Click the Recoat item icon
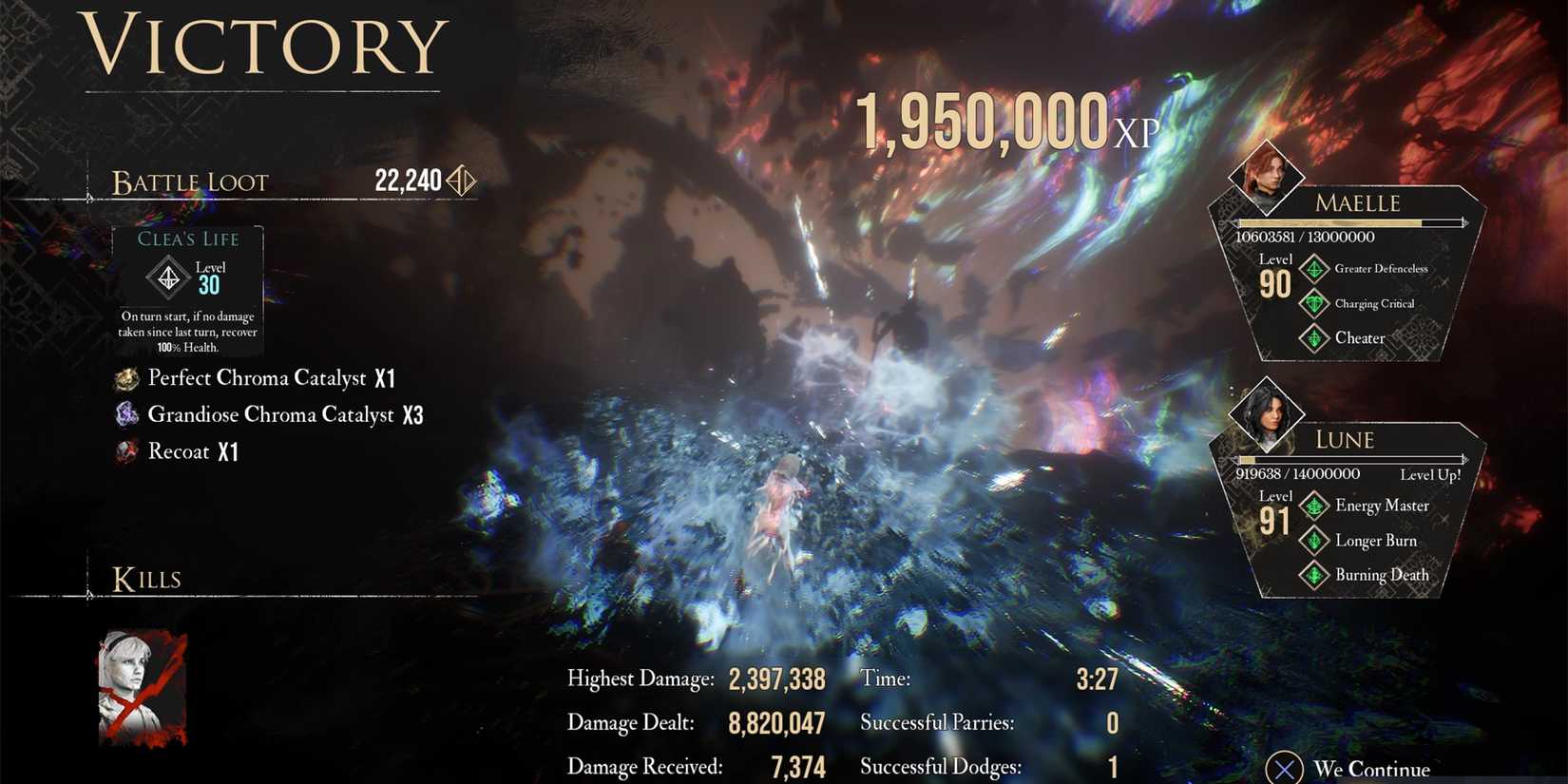The image size is (1568, 784). pyautogui.click(x=127, y=451)
